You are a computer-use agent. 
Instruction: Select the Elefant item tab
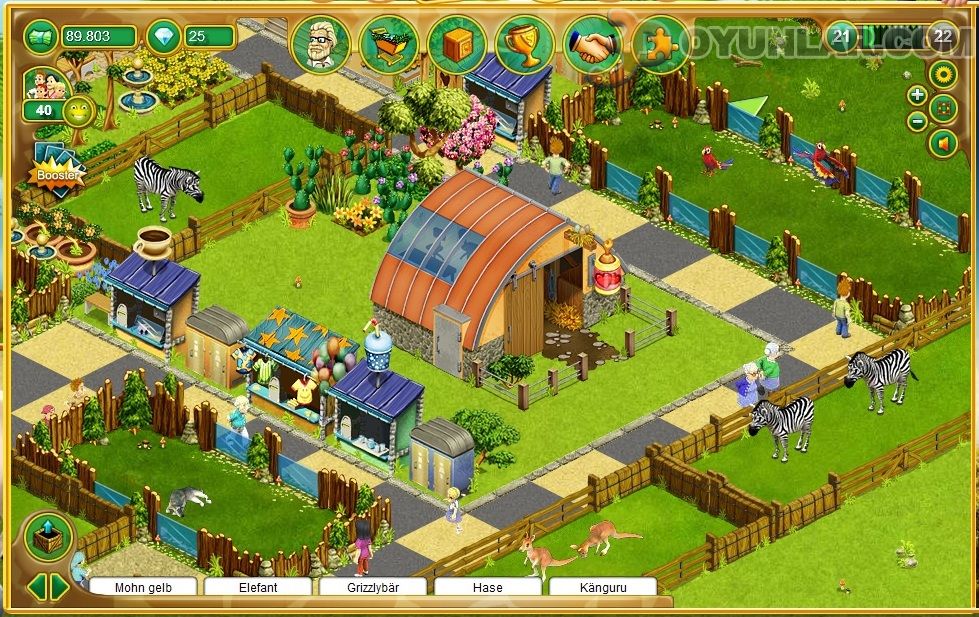pos(257,587)
